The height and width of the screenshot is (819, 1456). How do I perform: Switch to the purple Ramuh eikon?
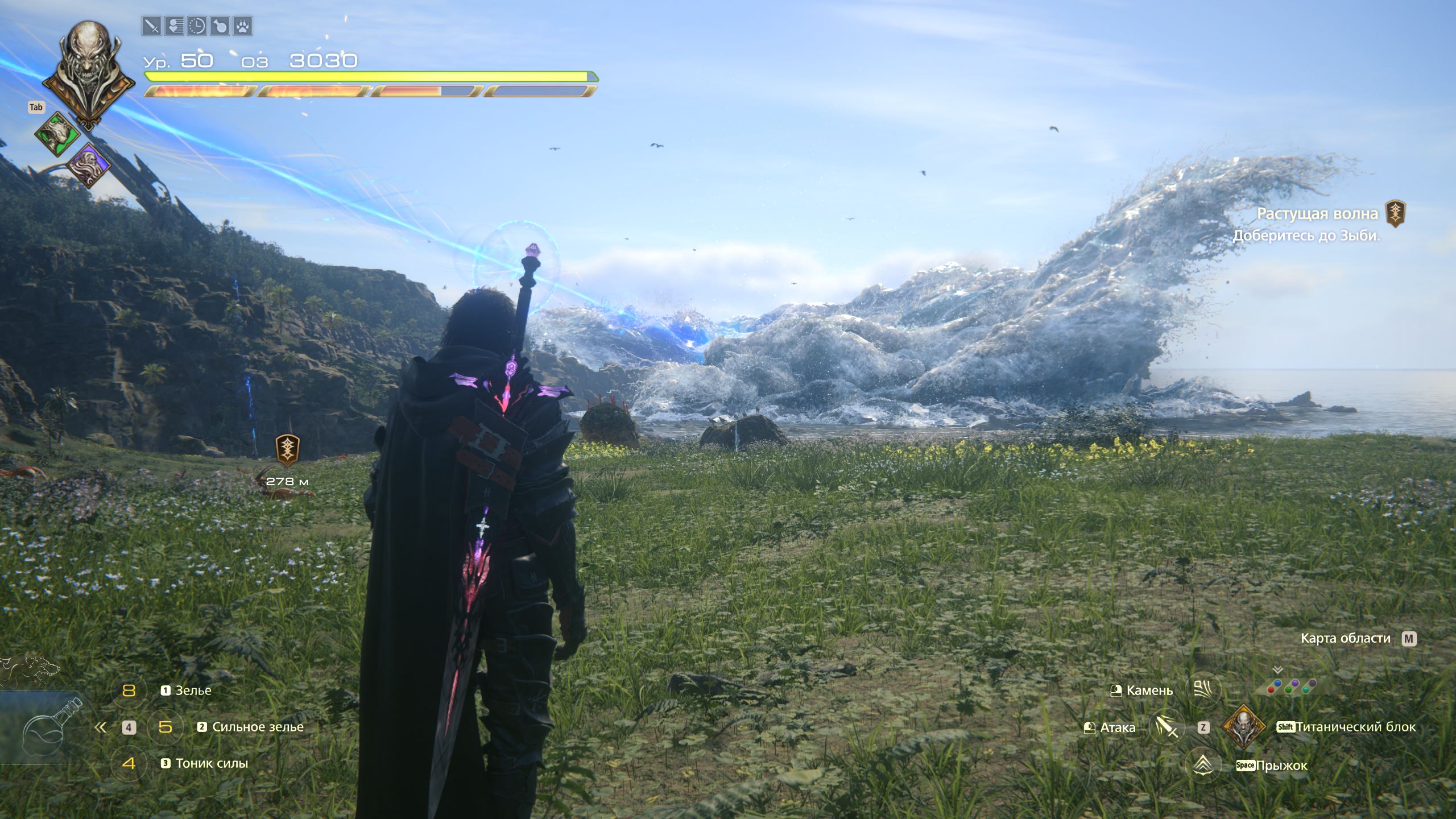[x=89, y=166]
